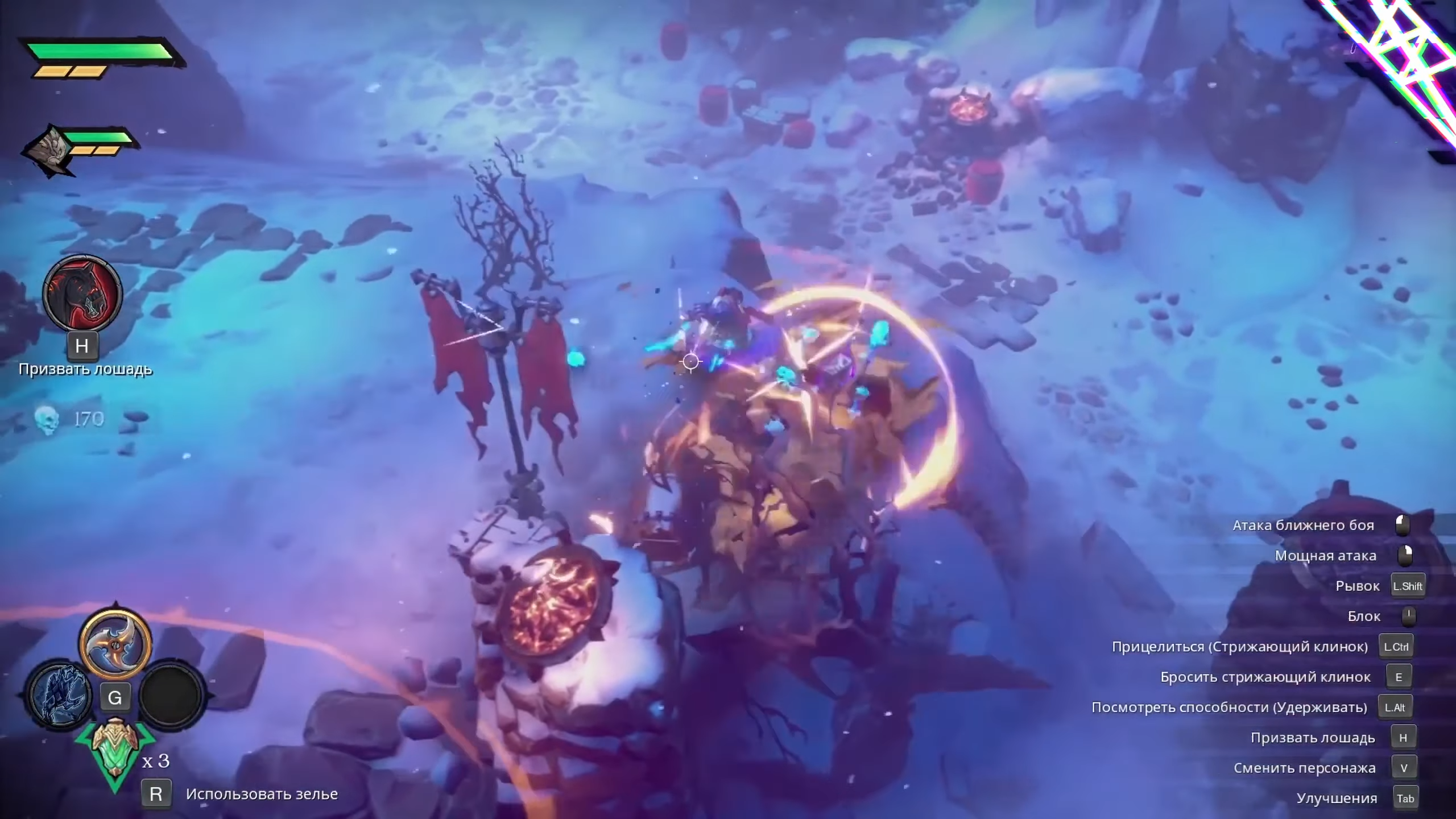
Task: Use the green health potion icon
Action: click(115, 751)
